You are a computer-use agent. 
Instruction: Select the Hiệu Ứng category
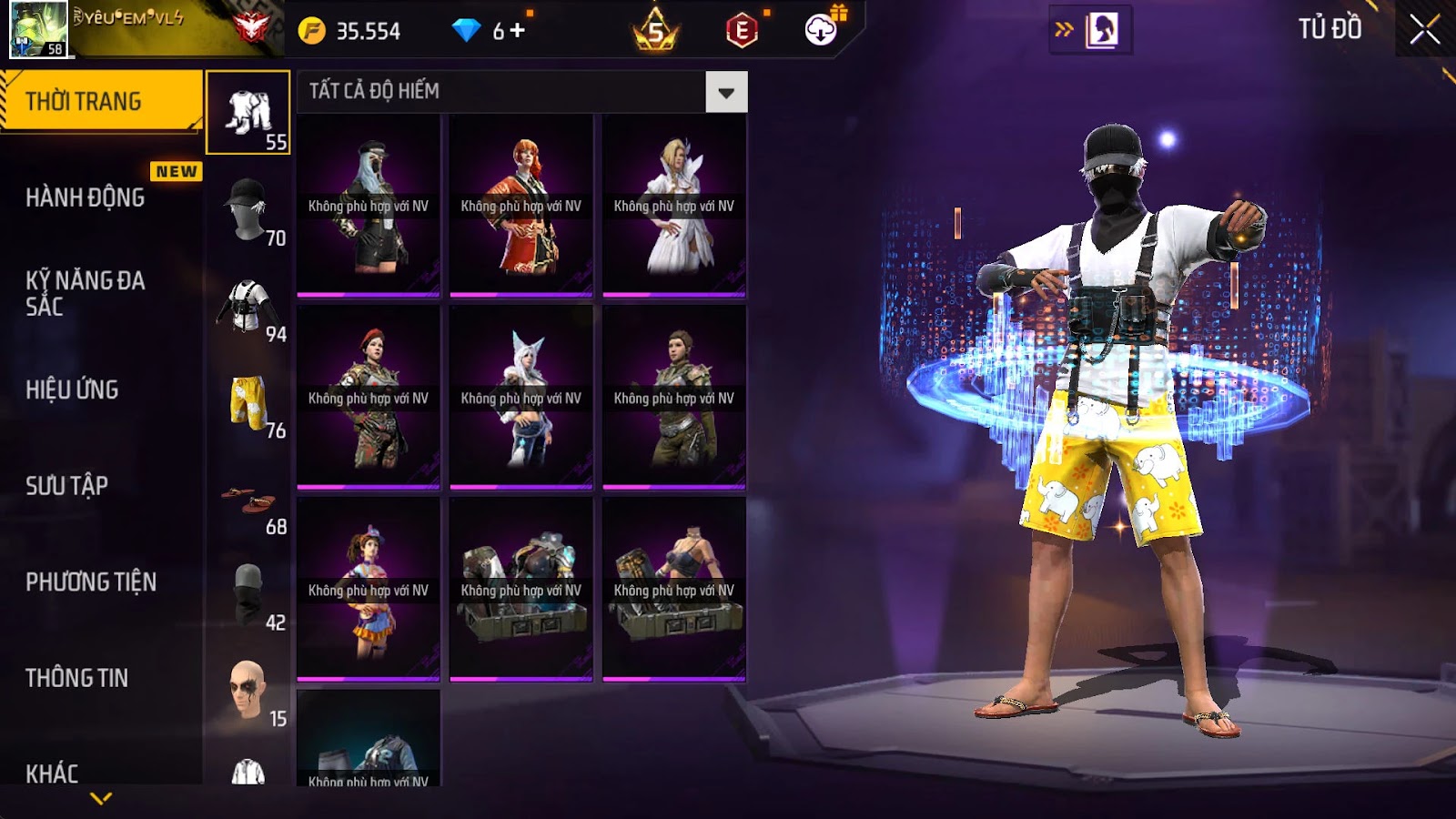(73, 389)
